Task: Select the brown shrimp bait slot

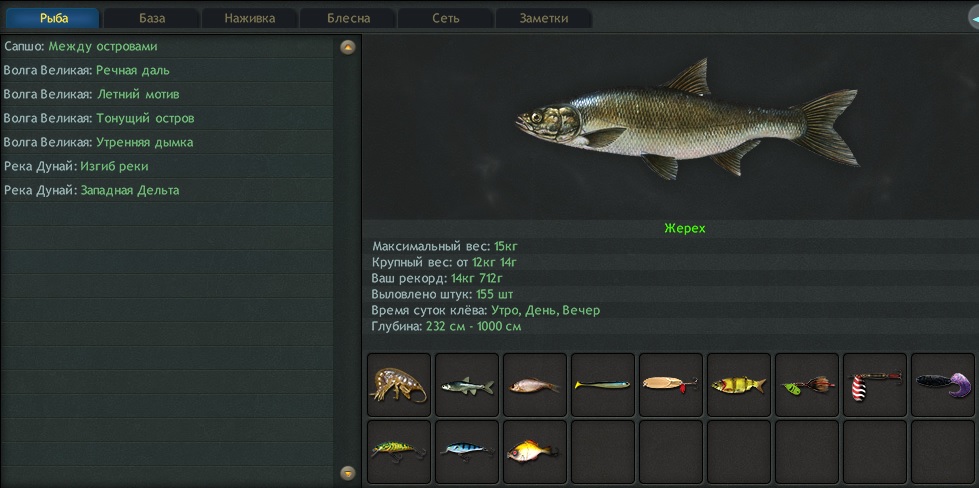Action: tap(399, 385)
